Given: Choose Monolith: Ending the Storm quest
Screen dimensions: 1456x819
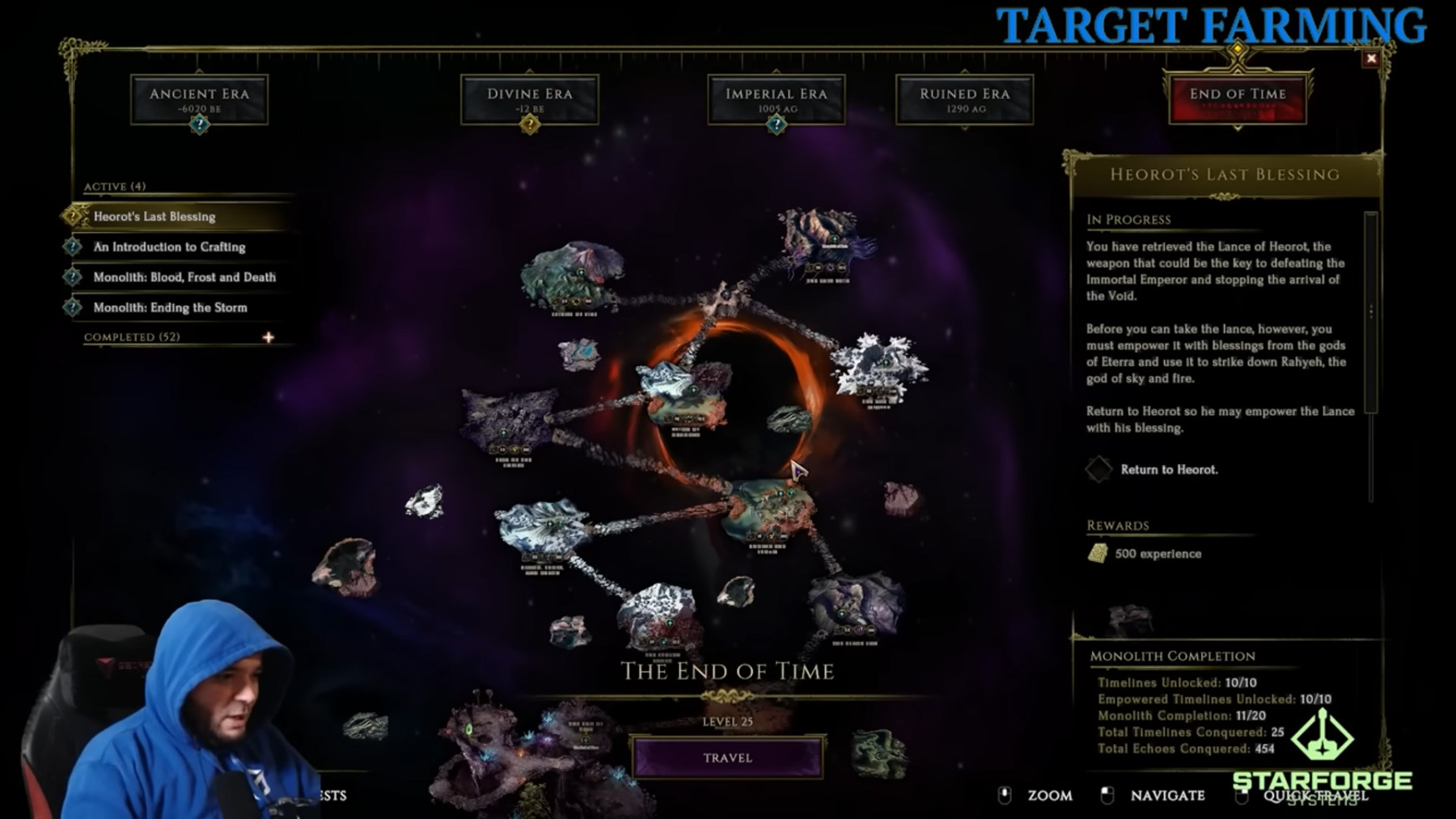Looking at the screenshot, I should tap(170, 307).
